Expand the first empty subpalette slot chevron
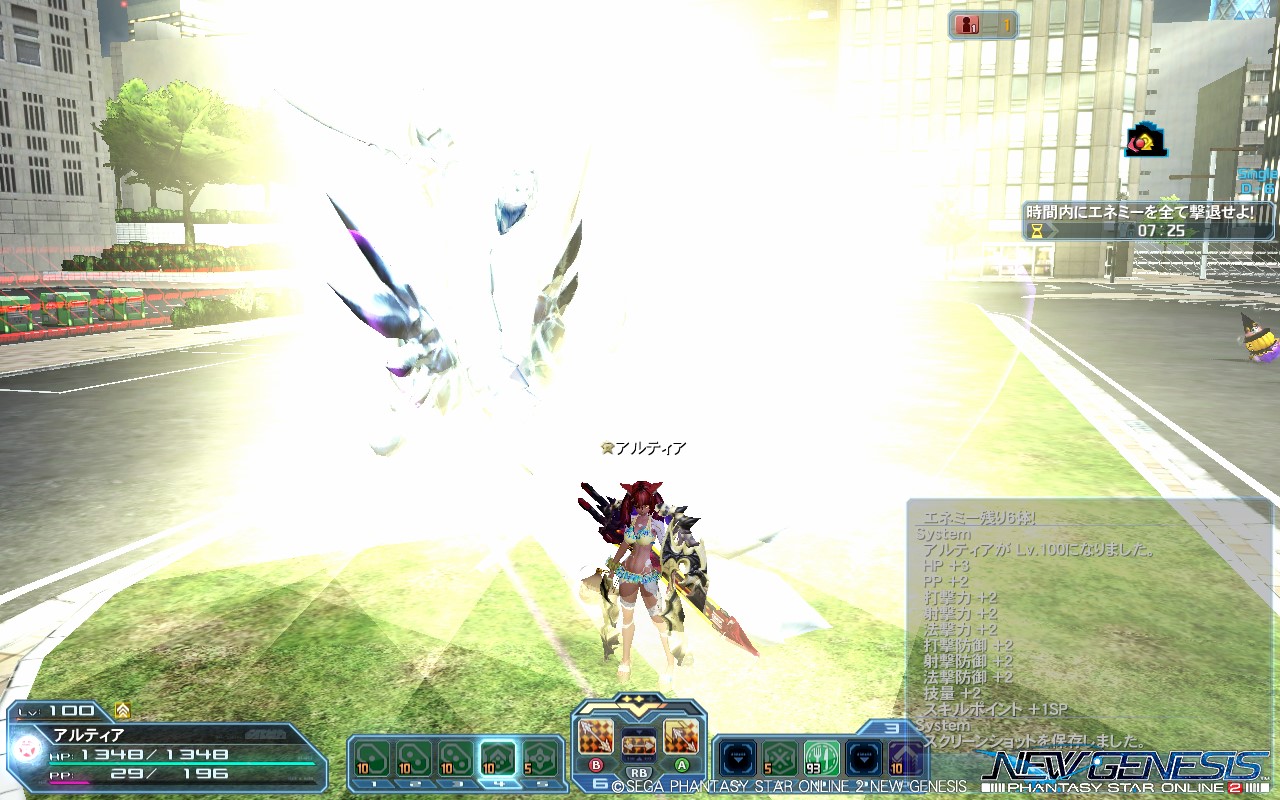The image size is (1280, 800). tap(738, 757)
